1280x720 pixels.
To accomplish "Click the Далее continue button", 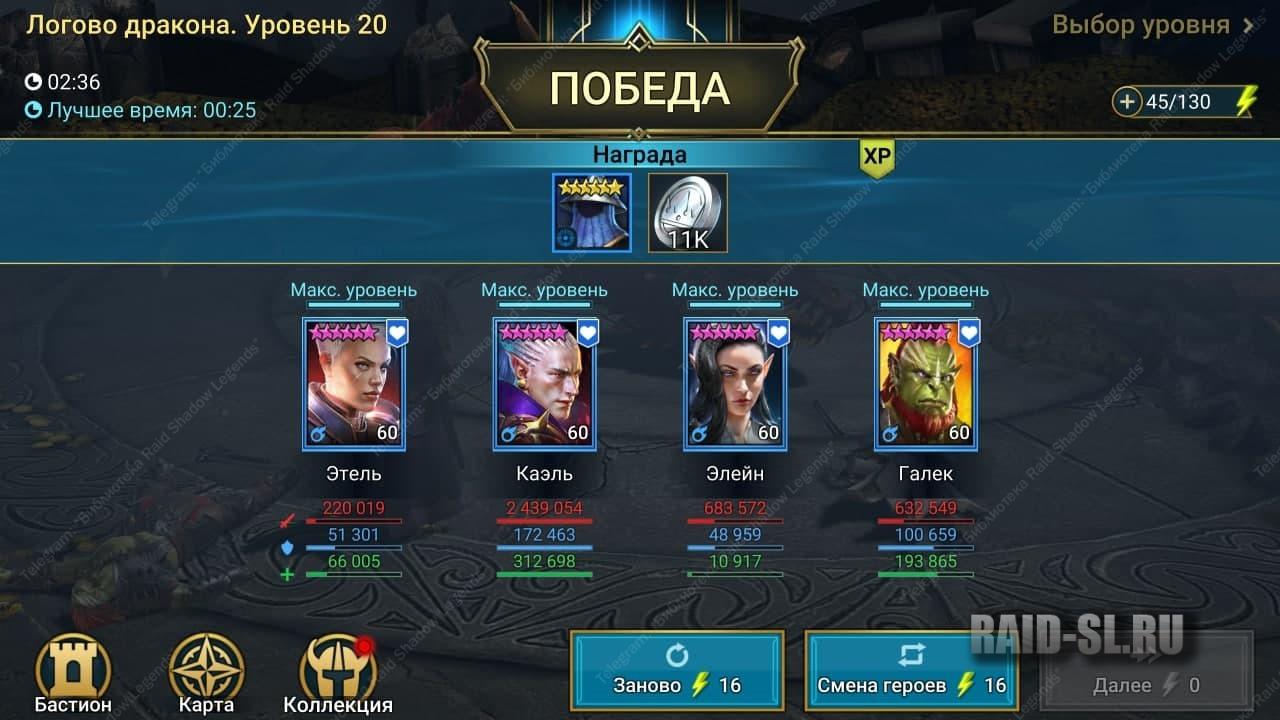I will 1146,670.
